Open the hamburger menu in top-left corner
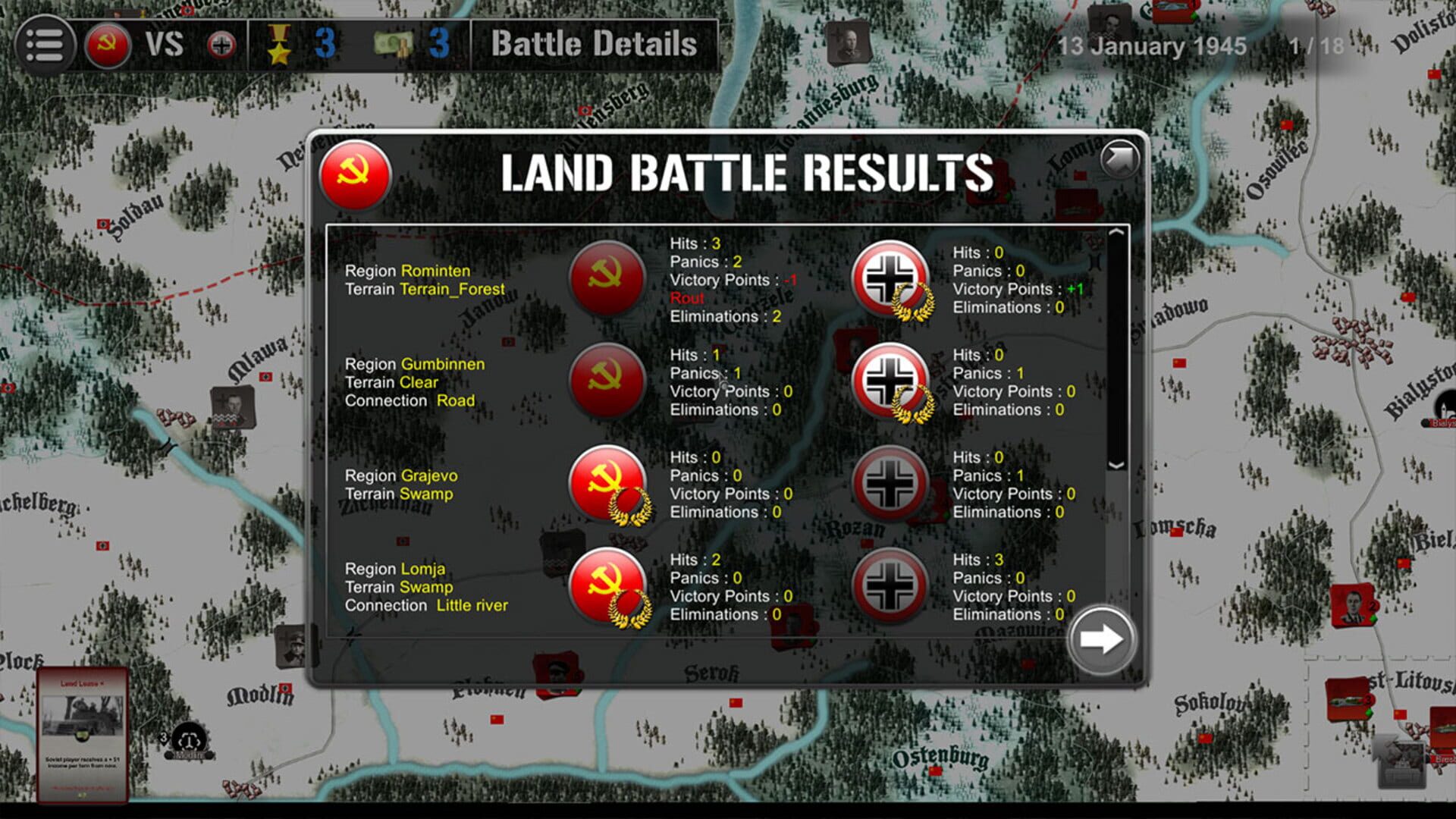This screenshot has height=819, width=1456. 45,44
